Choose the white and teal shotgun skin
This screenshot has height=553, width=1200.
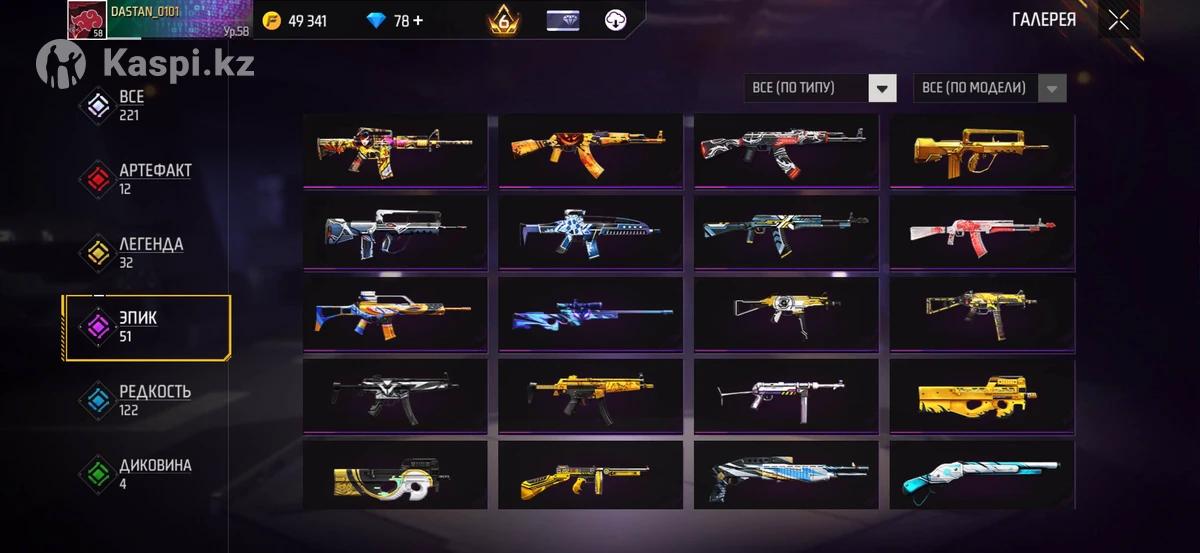tap(982, 478)
